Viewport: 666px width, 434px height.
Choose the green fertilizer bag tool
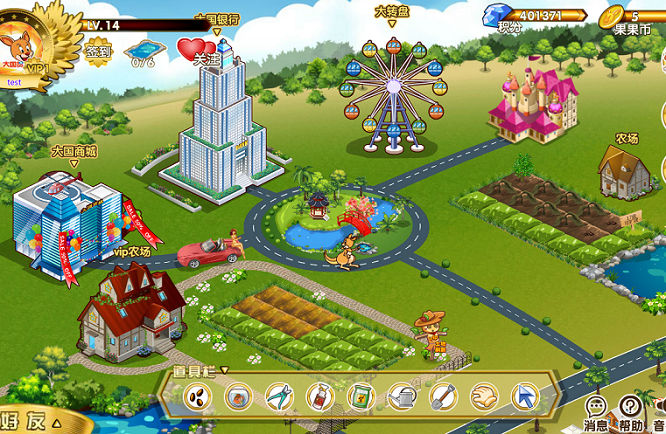(360, 398)
